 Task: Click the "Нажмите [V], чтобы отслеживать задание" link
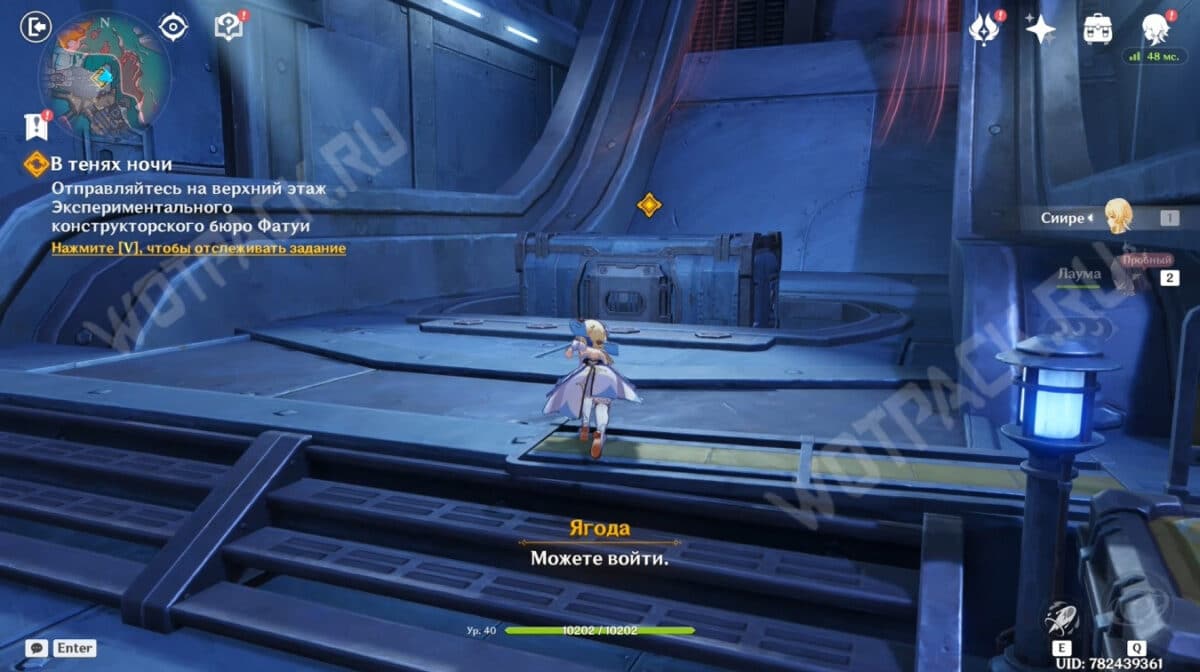click(199, 248)
